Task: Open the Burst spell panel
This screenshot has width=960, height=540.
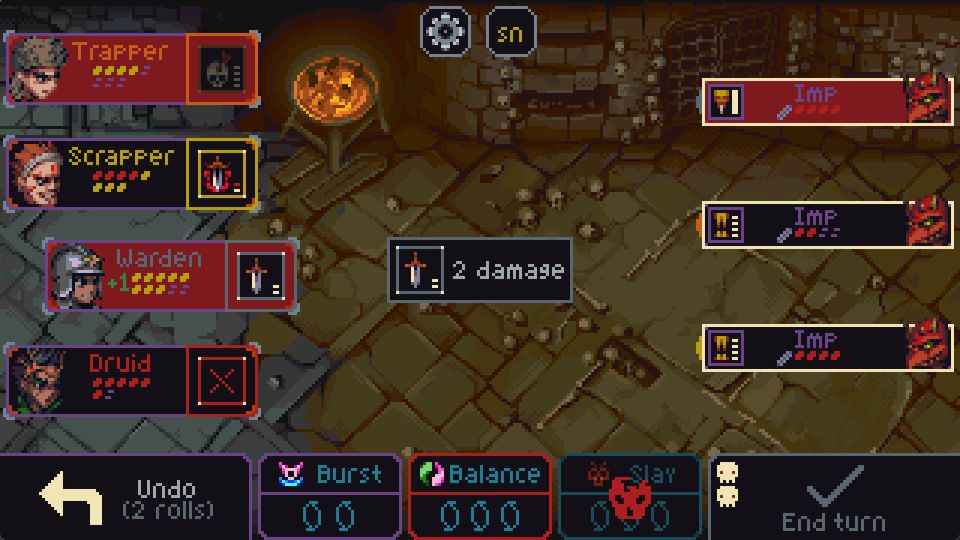Action: pos(331,497)
